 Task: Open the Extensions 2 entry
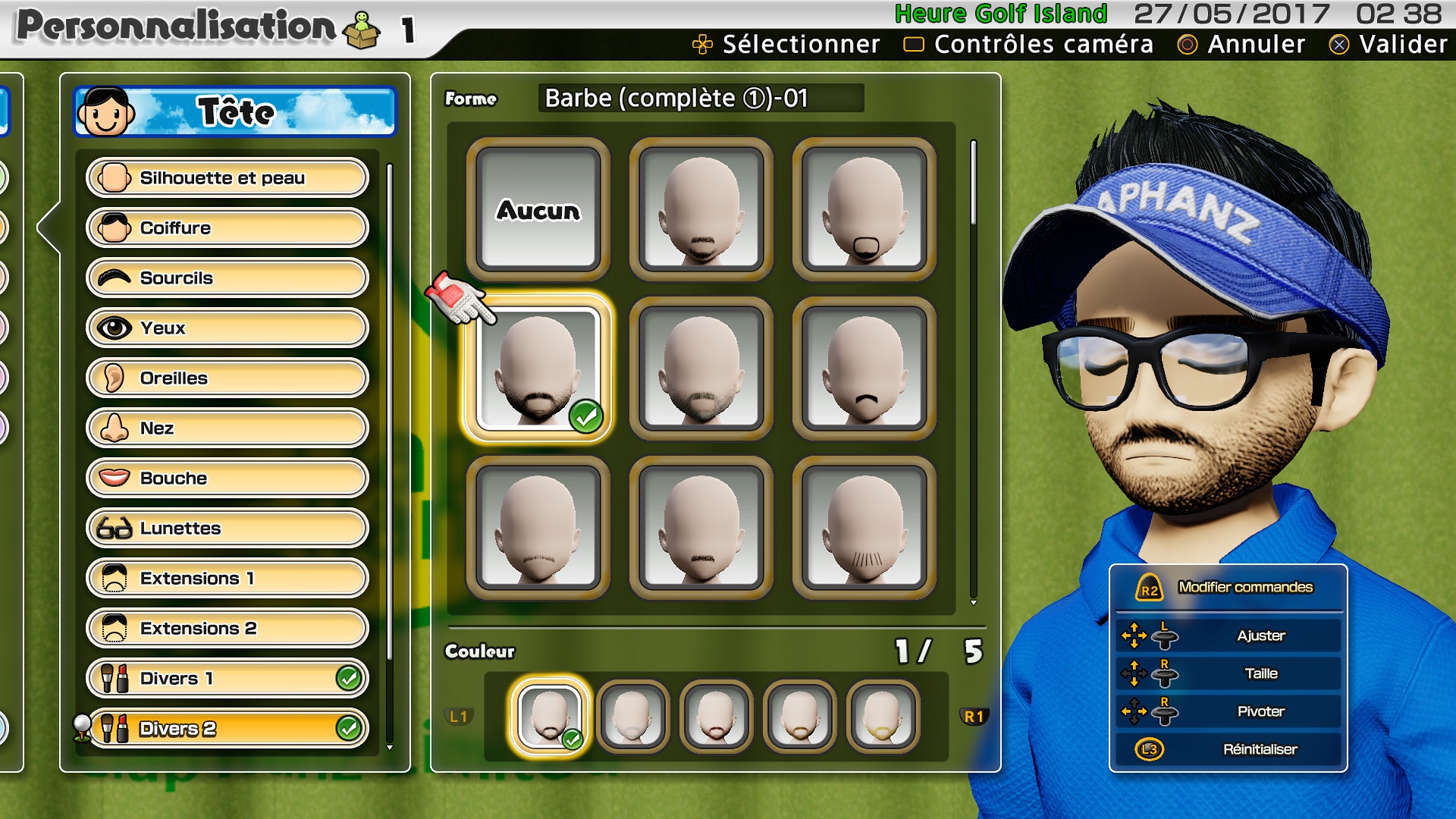coord(227,629)
